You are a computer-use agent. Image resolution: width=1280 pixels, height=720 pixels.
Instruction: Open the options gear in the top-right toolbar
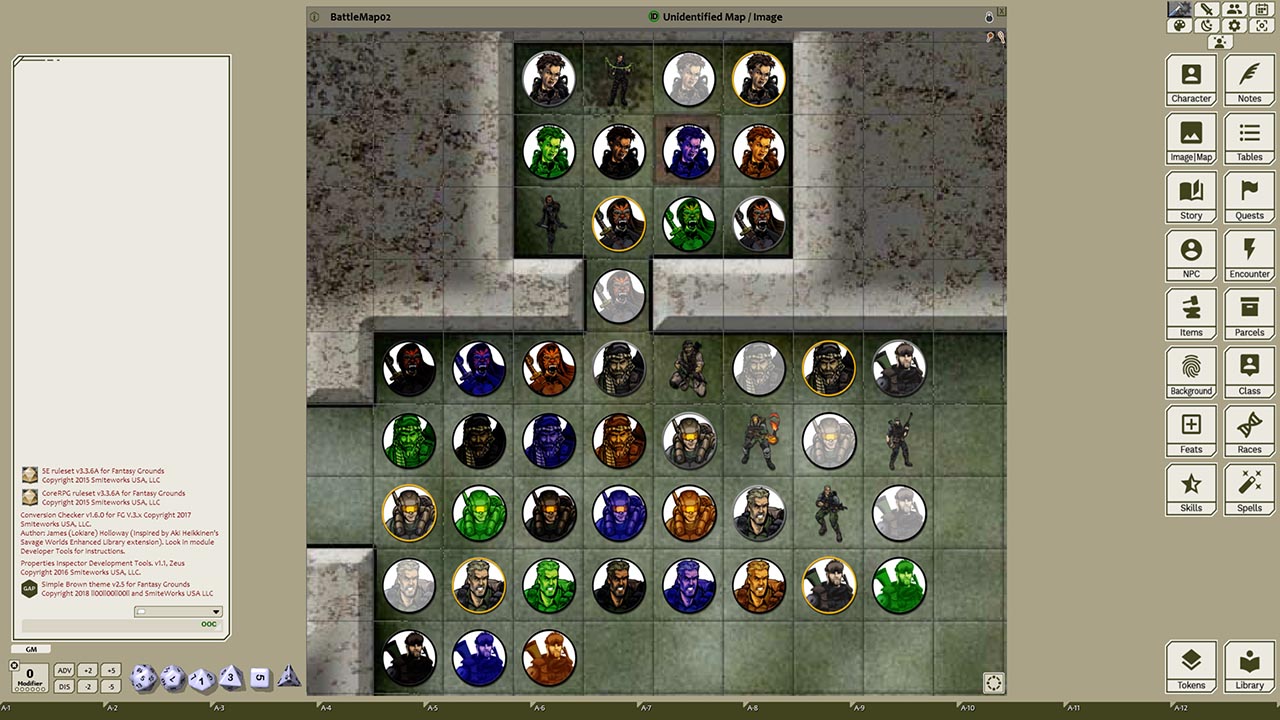(x=1234, y=26)
